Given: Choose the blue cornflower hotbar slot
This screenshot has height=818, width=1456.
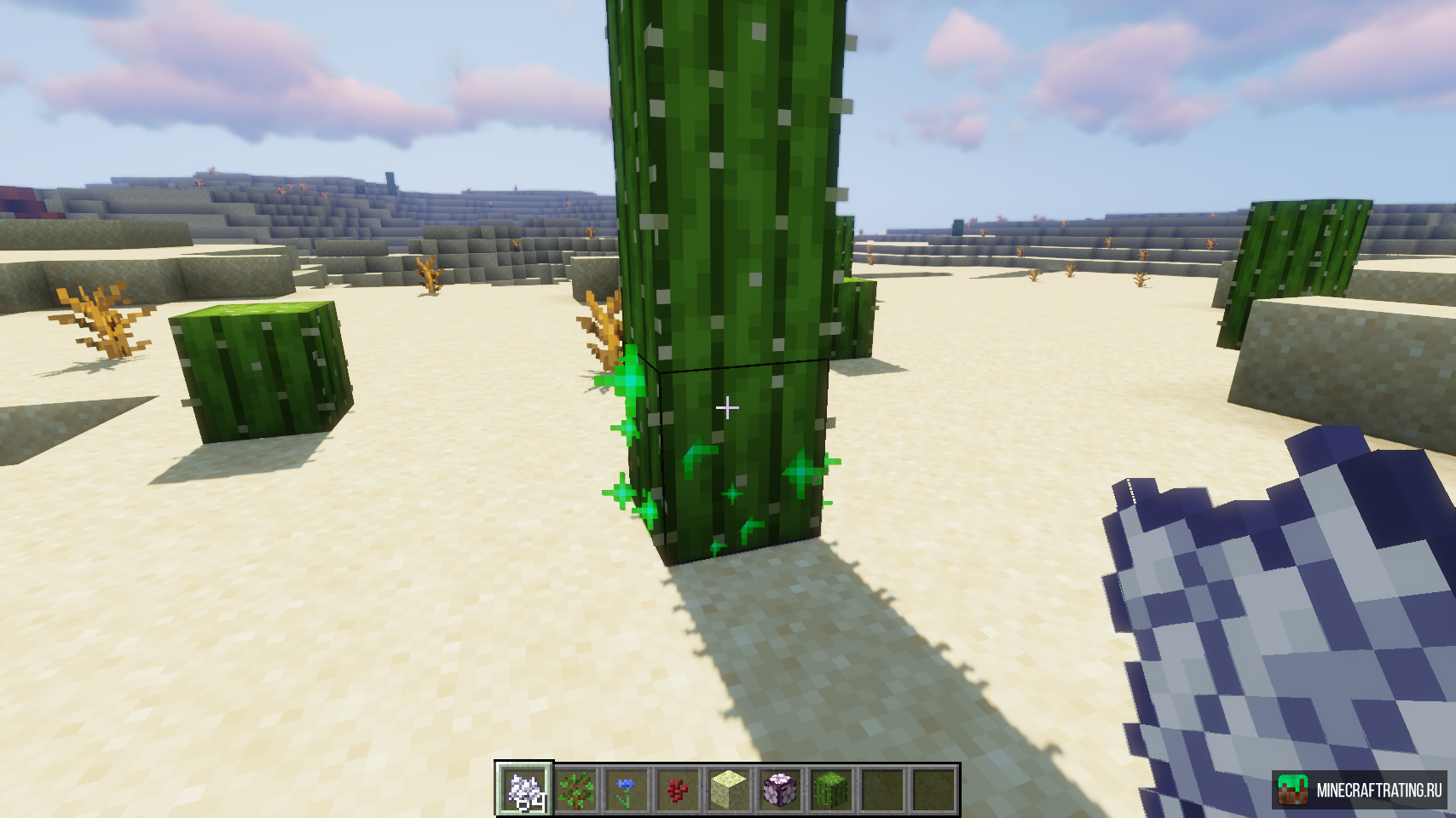Looking at the screenshot, I should pos(627,788).
